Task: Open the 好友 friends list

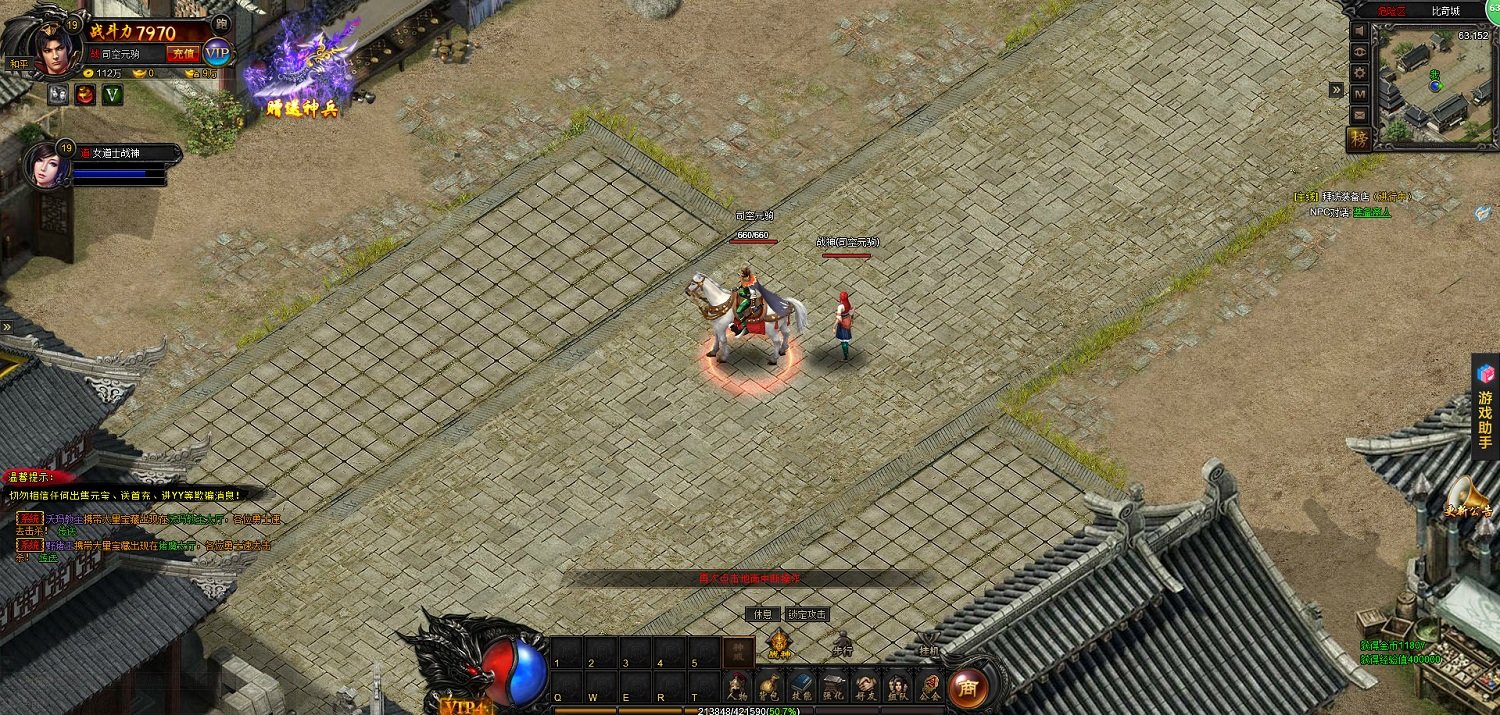Action: tap(865, 686)
